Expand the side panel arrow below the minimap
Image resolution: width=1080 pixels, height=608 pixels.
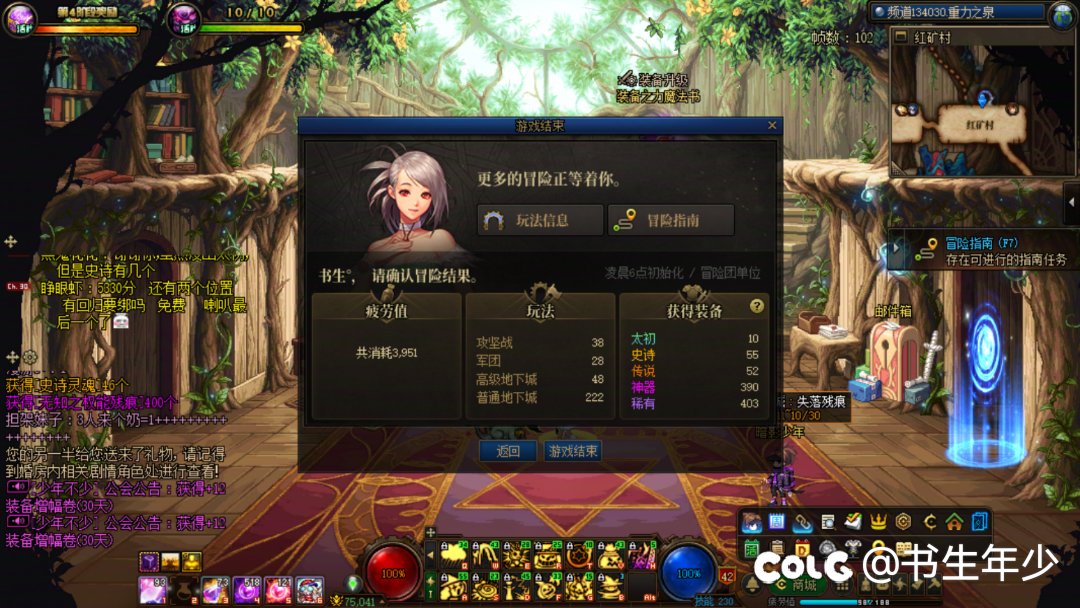(1072, 203)
